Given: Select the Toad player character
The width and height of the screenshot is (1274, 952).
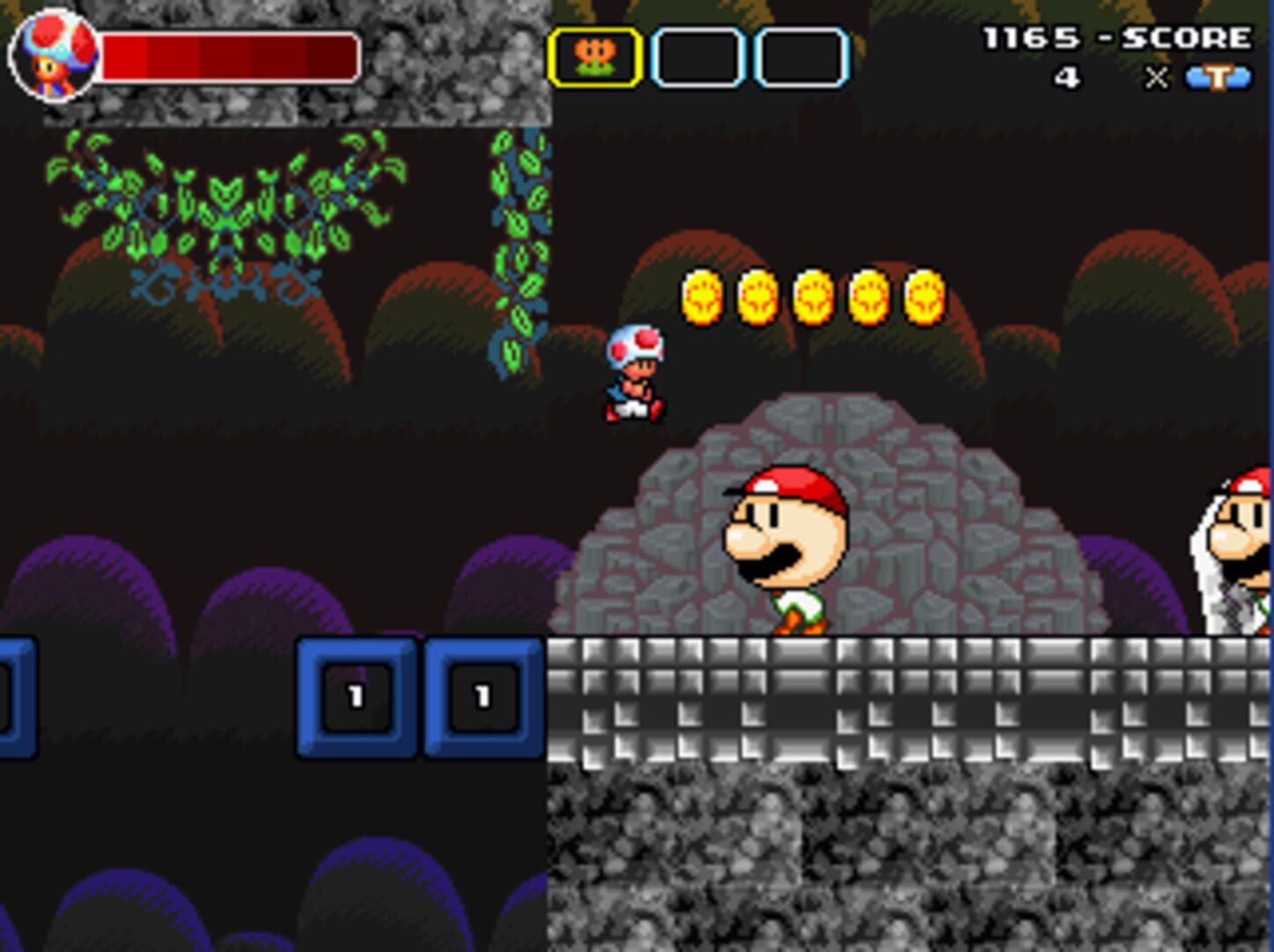Looking at the screenshot, I should (637, 373).
